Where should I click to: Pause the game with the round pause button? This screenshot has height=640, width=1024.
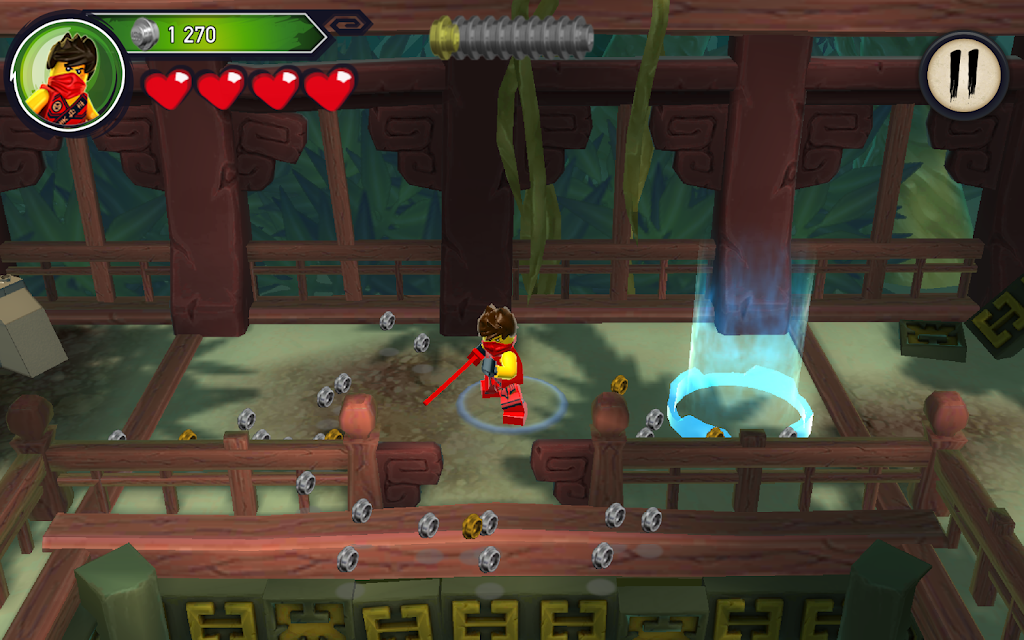click(963, 74)
